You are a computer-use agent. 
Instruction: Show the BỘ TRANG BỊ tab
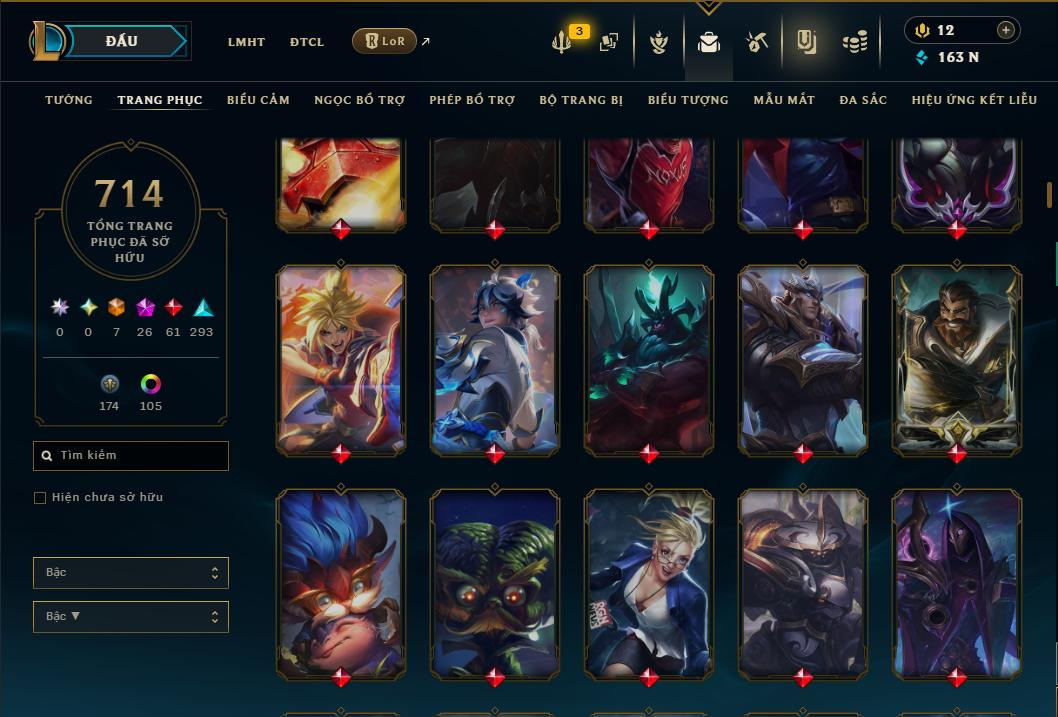click(581, 100)
